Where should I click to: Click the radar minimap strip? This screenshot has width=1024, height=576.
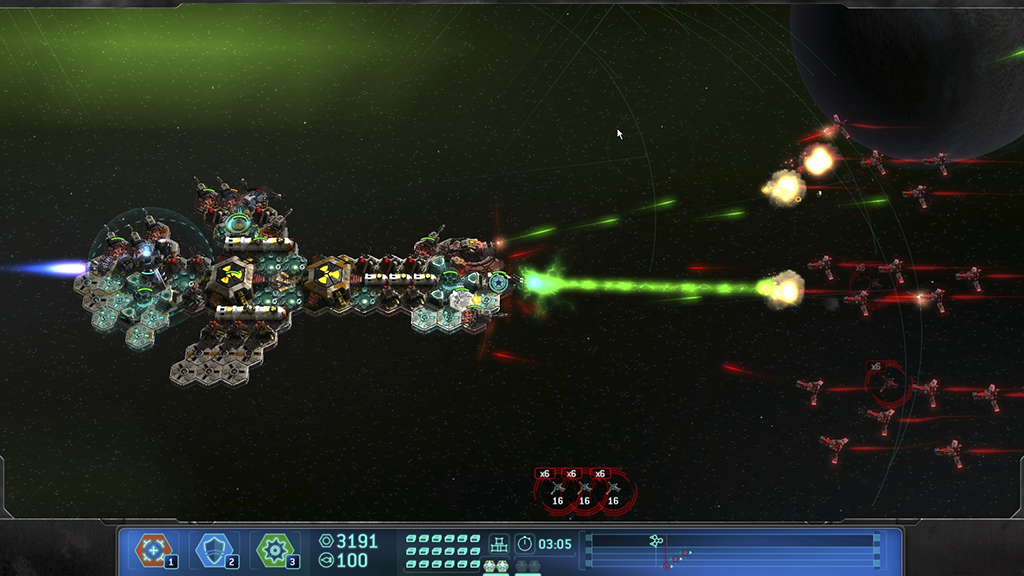(x=730, y=550)
